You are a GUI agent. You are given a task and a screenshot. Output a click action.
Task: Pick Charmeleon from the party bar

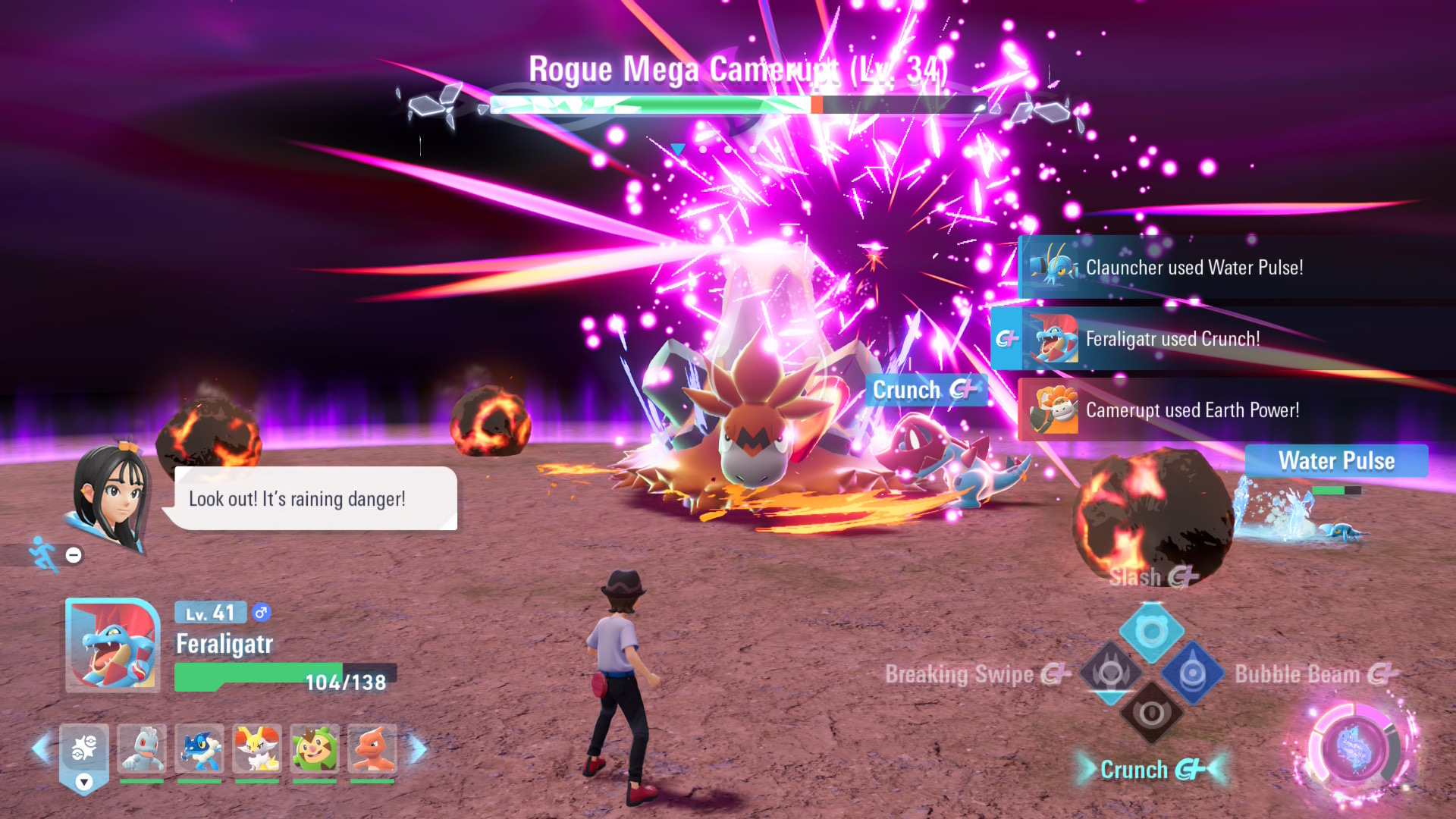(x=372, y=749)
